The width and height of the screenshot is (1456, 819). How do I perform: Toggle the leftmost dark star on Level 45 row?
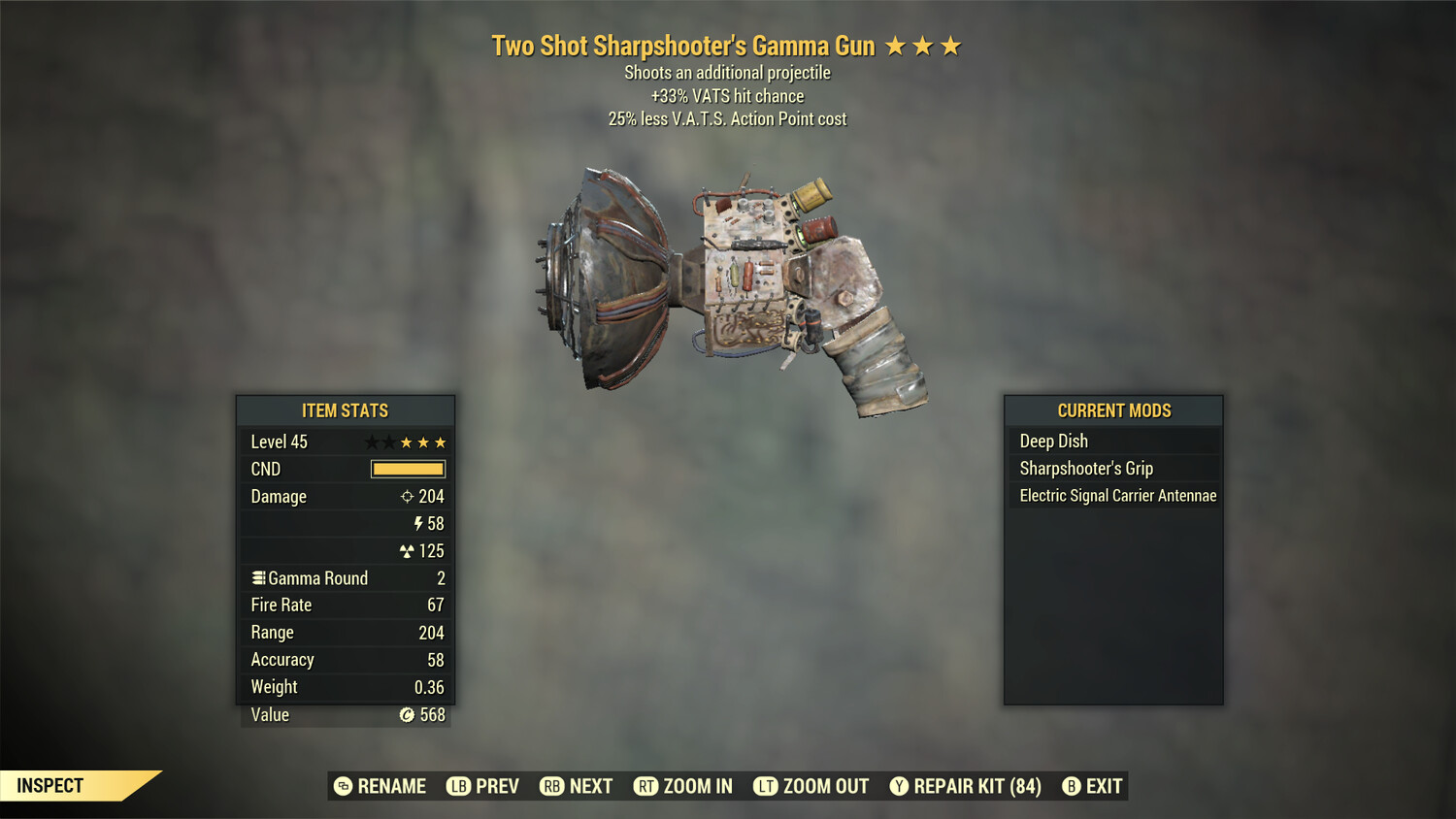(x=372, y=442)
